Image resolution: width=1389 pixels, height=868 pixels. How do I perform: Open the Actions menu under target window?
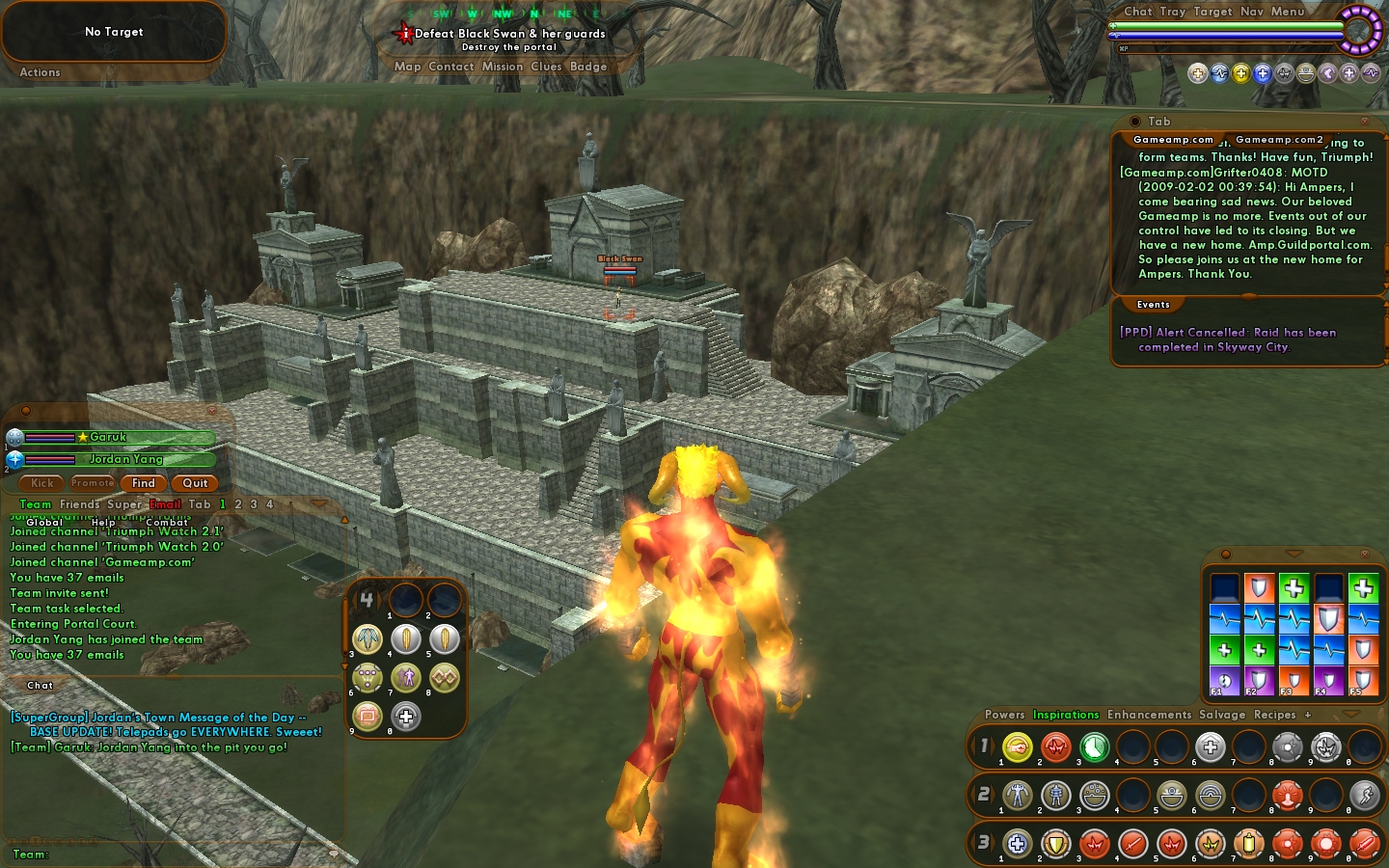click(40, 72)
